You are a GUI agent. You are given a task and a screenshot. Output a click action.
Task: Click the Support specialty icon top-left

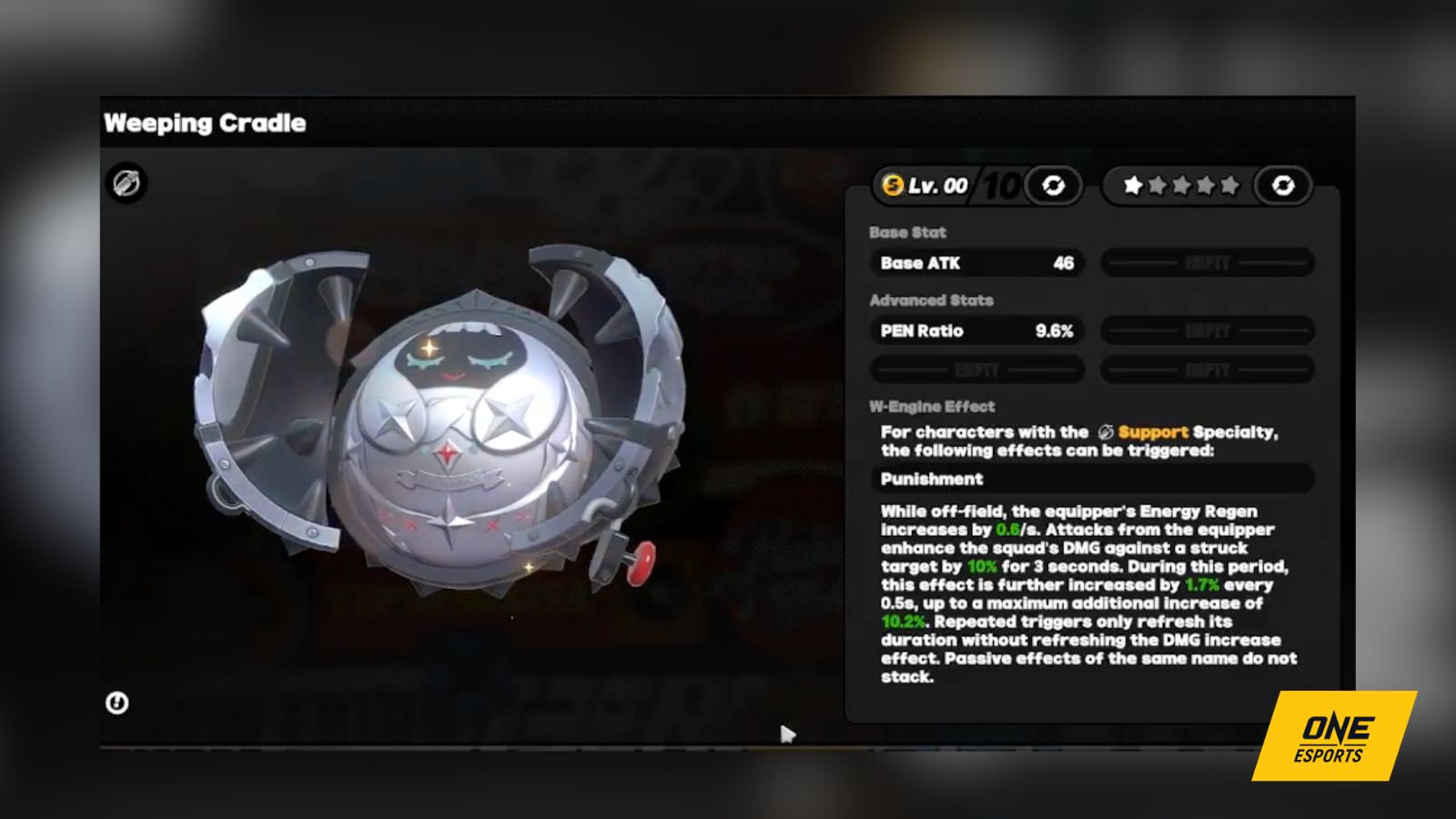point(126,183)
